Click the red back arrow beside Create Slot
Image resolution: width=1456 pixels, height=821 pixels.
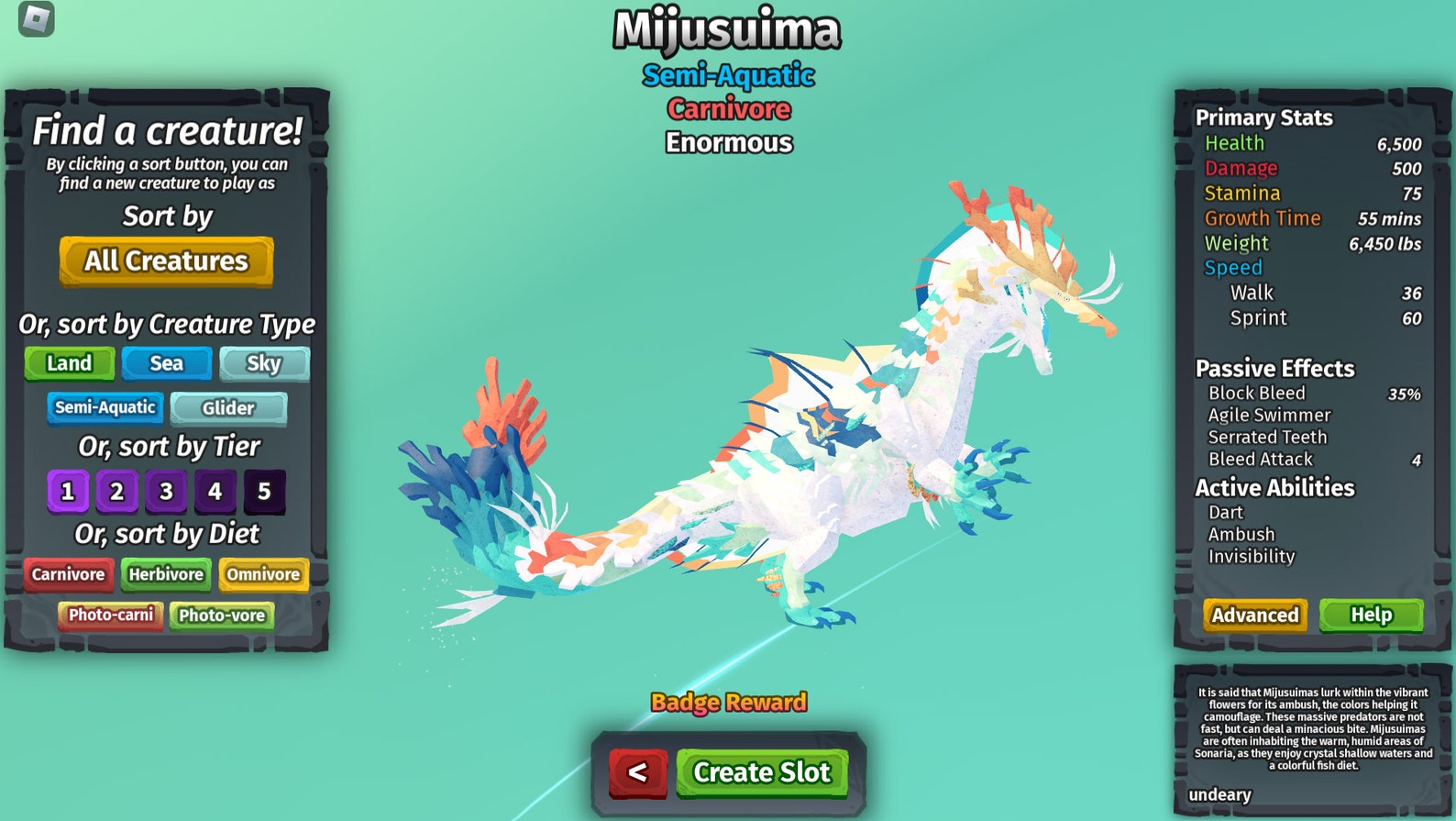[638, 773]
